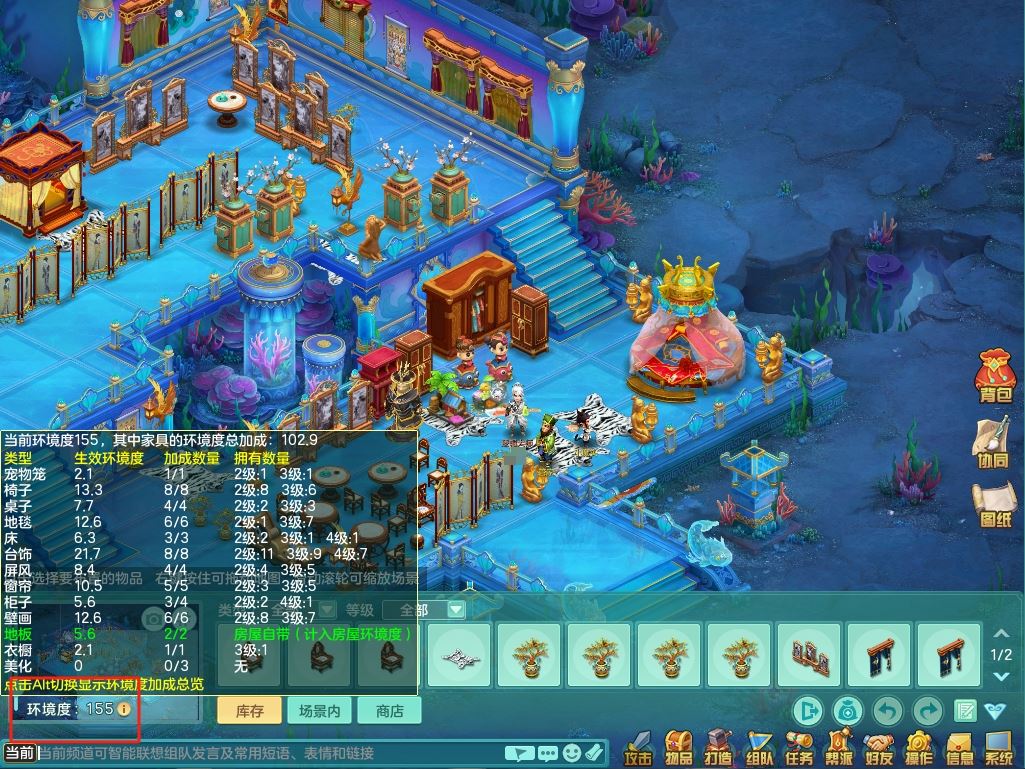This screenshot has height=769, width=1025.
Task: Open the 系统 system menu
Action: click(x=998, y=747)
